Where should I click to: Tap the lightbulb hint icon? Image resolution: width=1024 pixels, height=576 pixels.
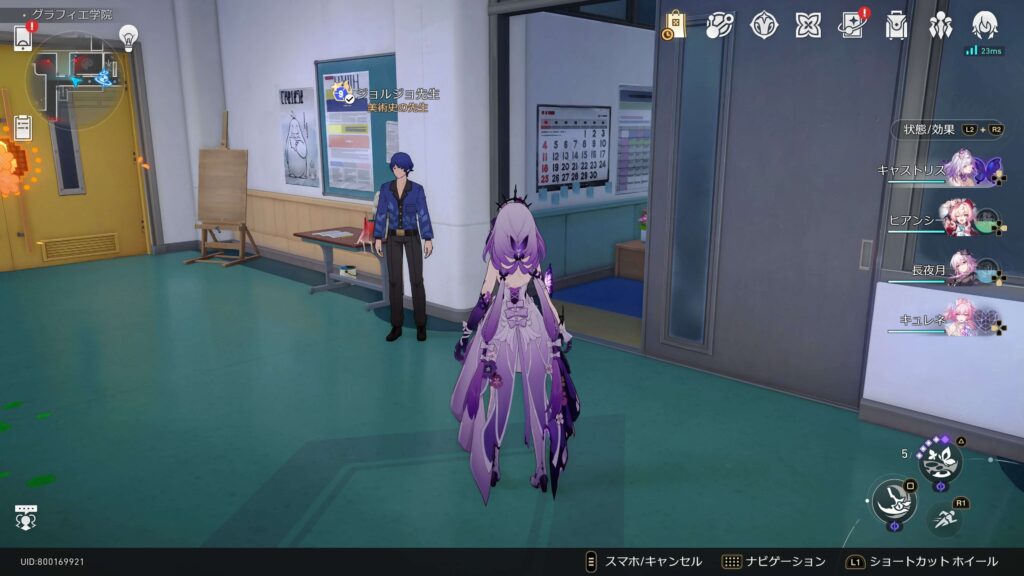pyautogui.click(x=128, y=36)
